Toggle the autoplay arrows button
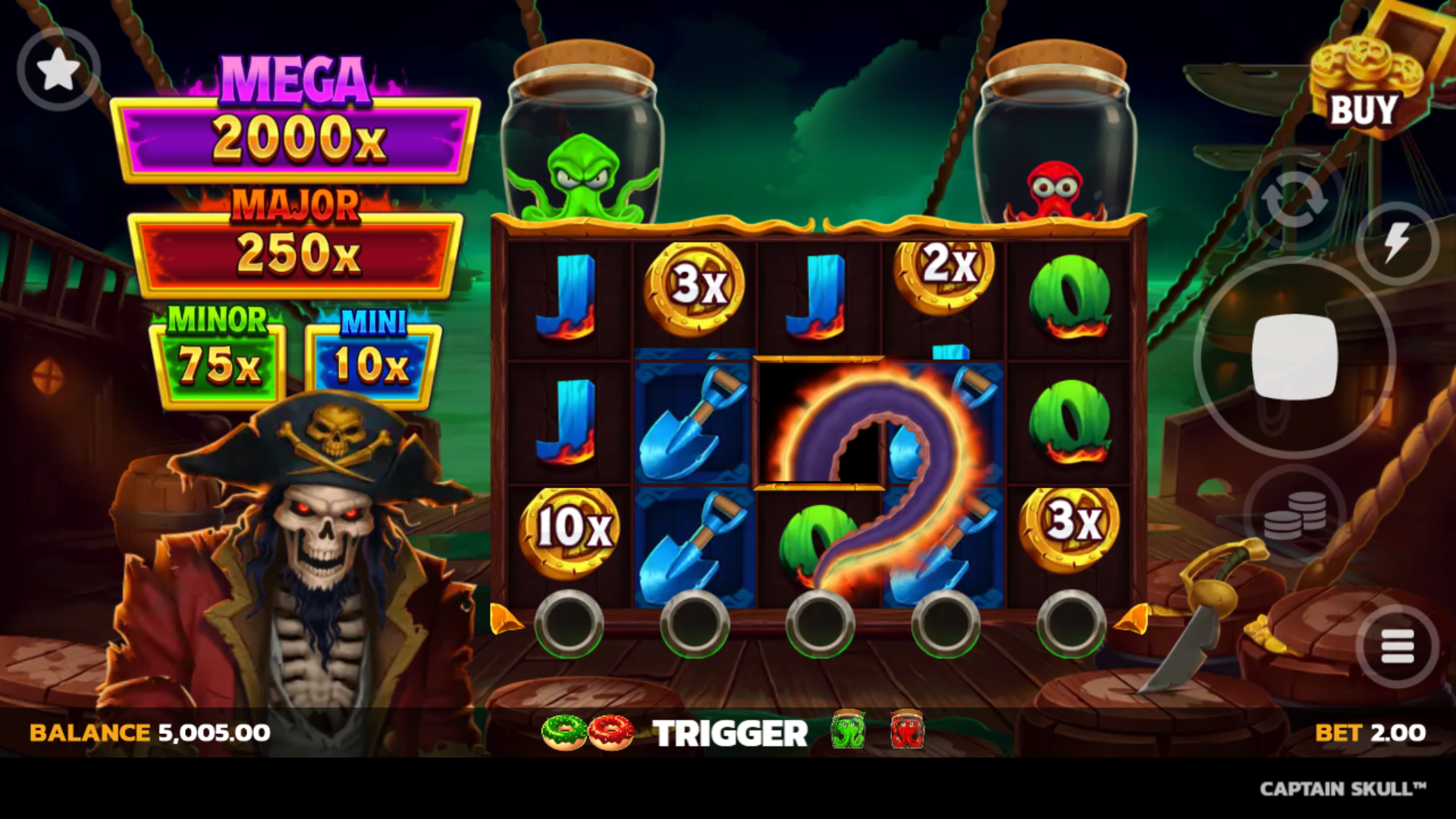 tap(1294, 201)
